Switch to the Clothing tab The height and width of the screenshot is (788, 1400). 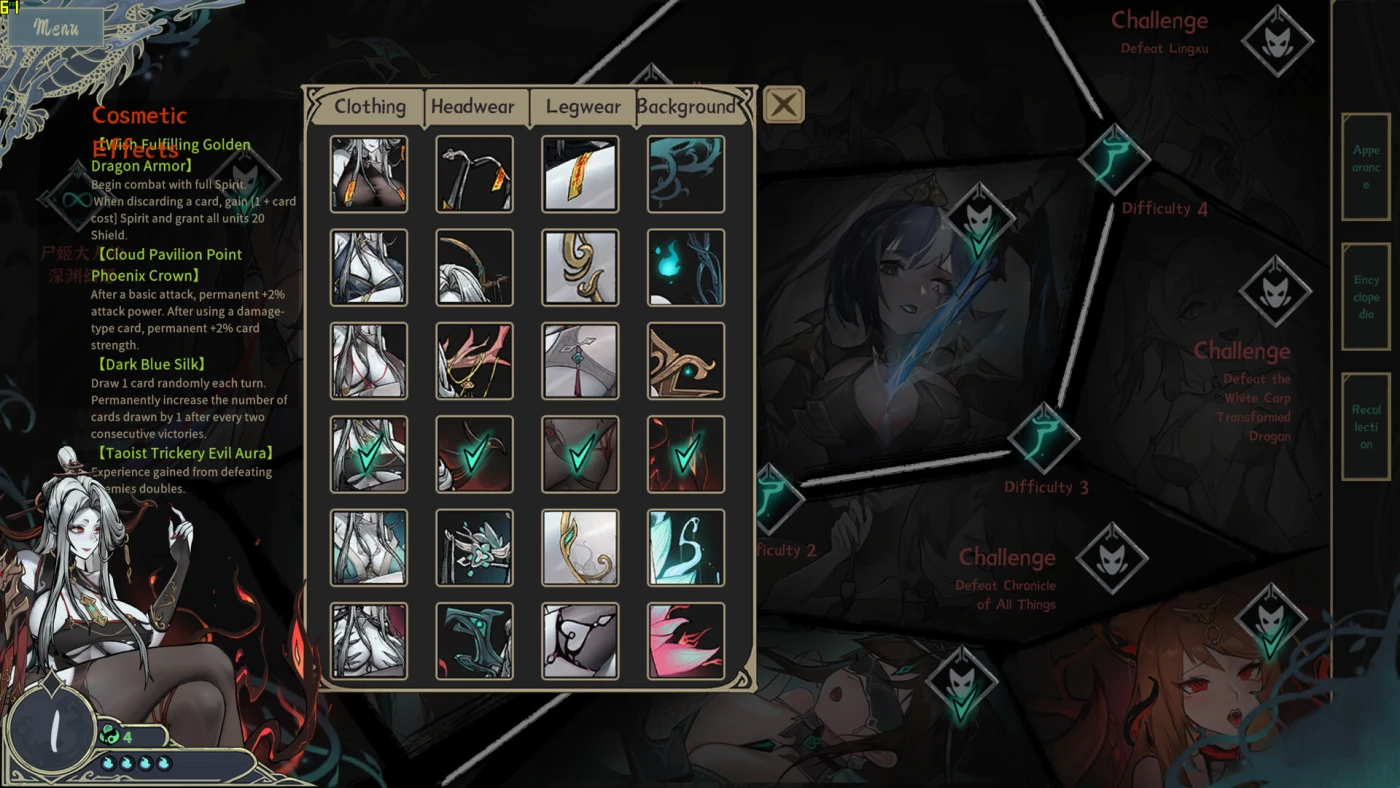[x=369, y=106]
